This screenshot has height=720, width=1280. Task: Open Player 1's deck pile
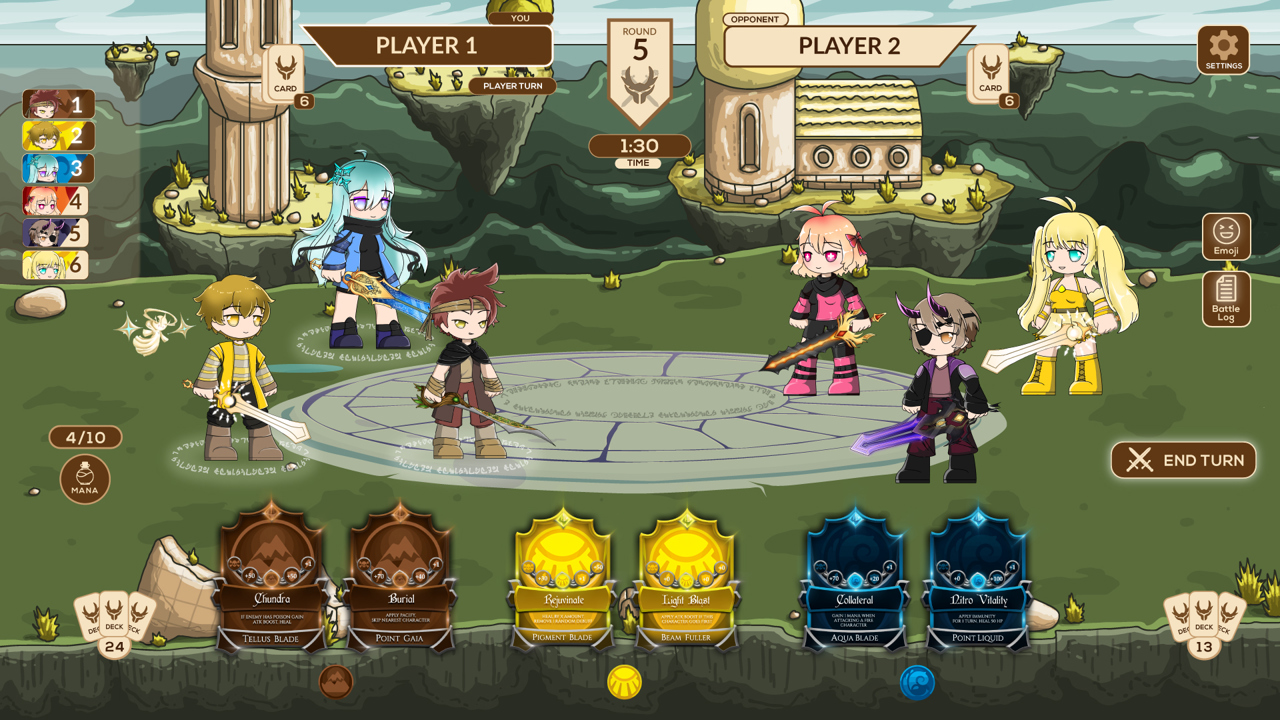[114, 620]
